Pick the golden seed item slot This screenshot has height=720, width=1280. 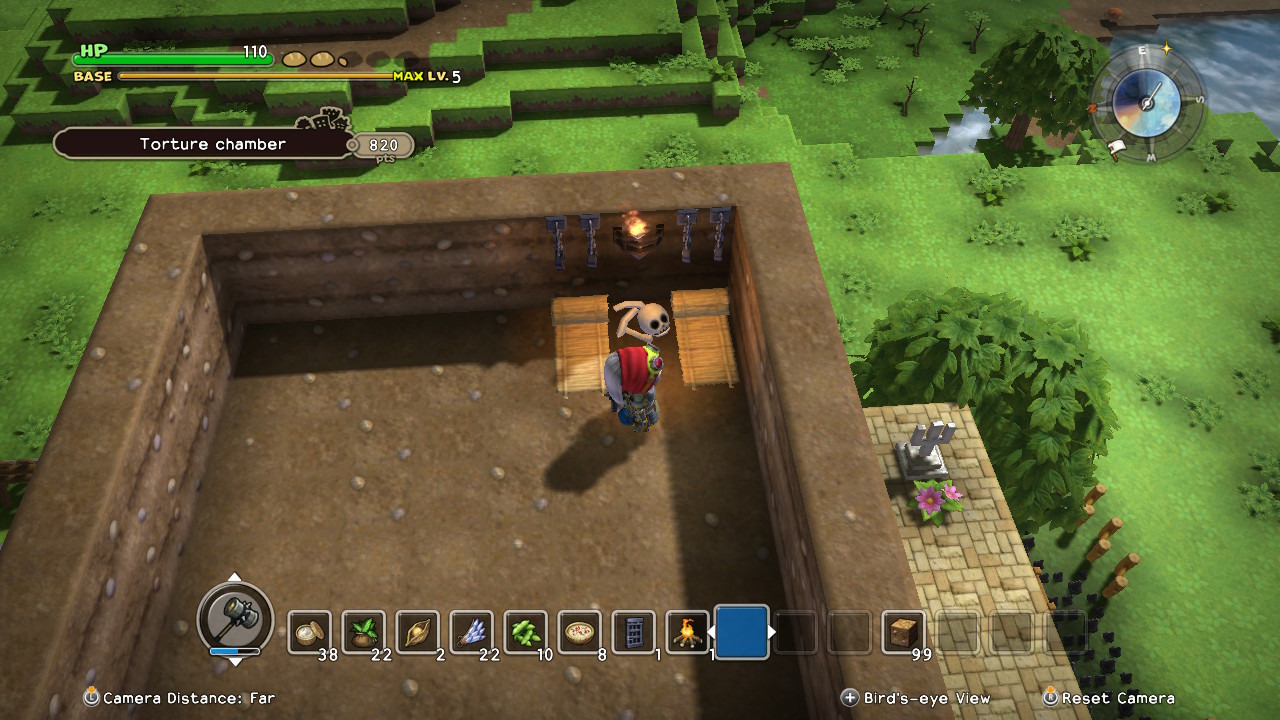tap(418, 632)
